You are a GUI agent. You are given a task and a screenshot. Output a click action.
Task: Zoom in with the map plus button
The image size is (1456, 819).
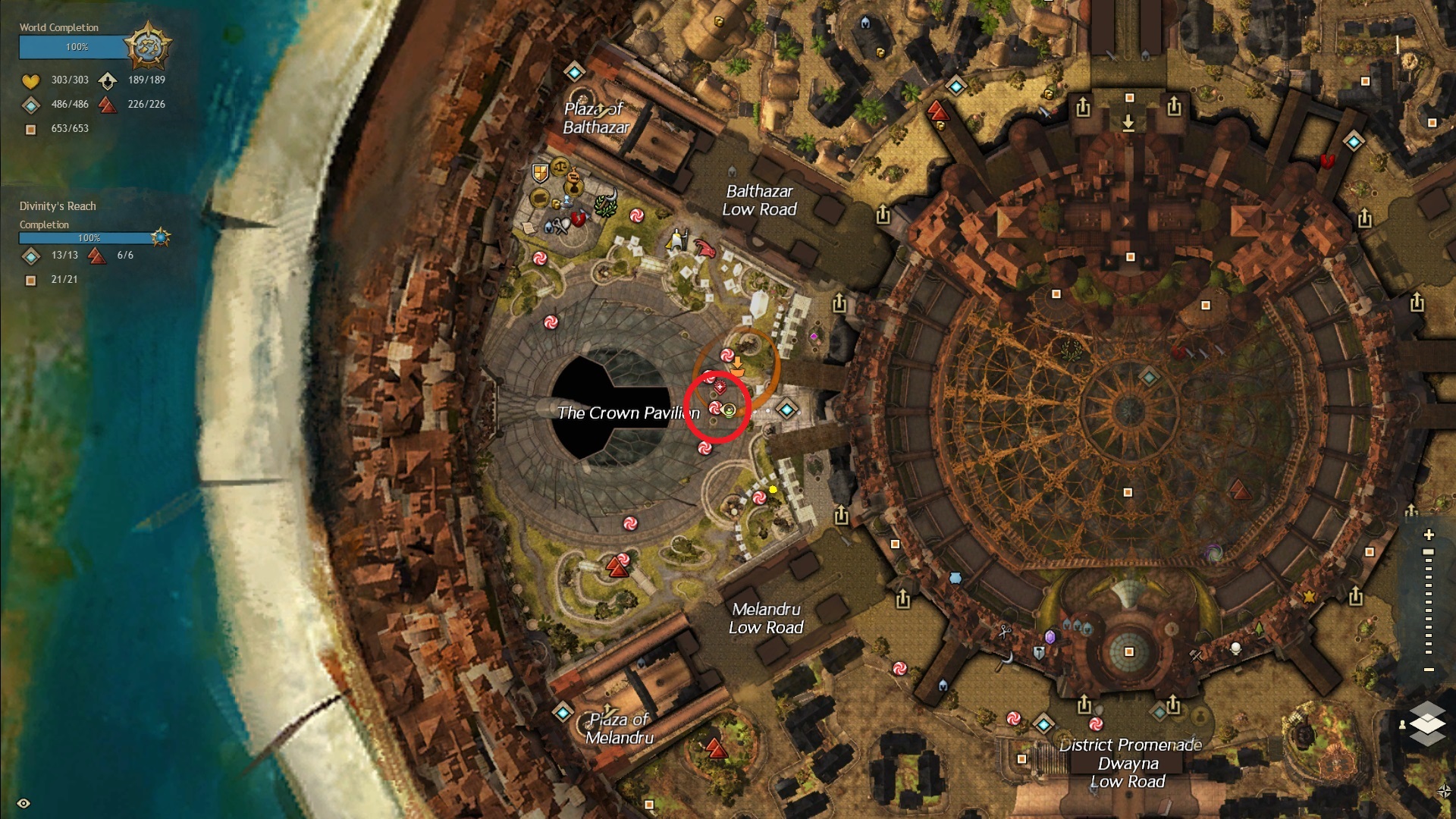(x=1429, y=535)
